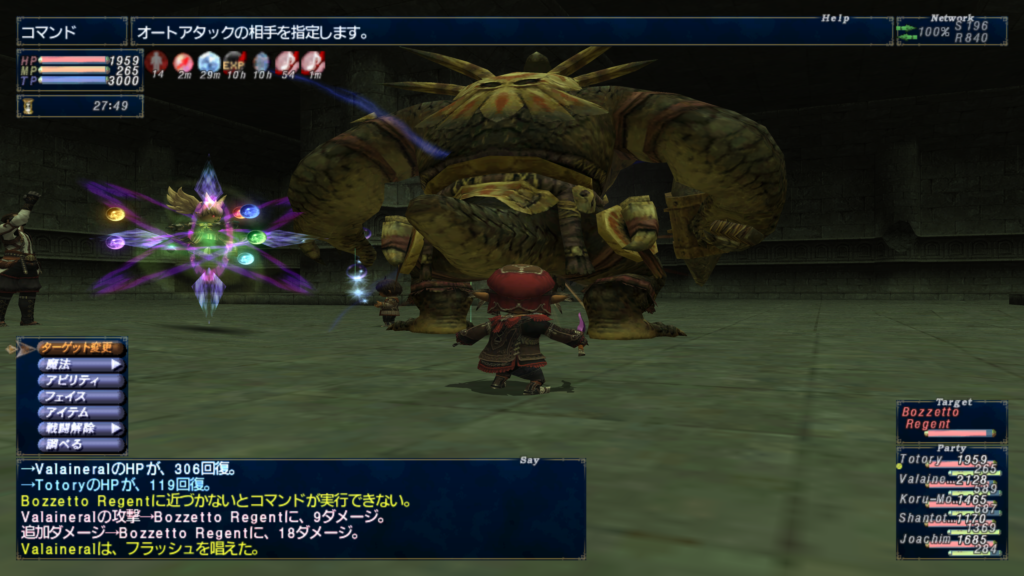The width and height of the screenshot is (1024, 576).
Task: Open the 魔法 magic submenu
Action: pos(81,364)
